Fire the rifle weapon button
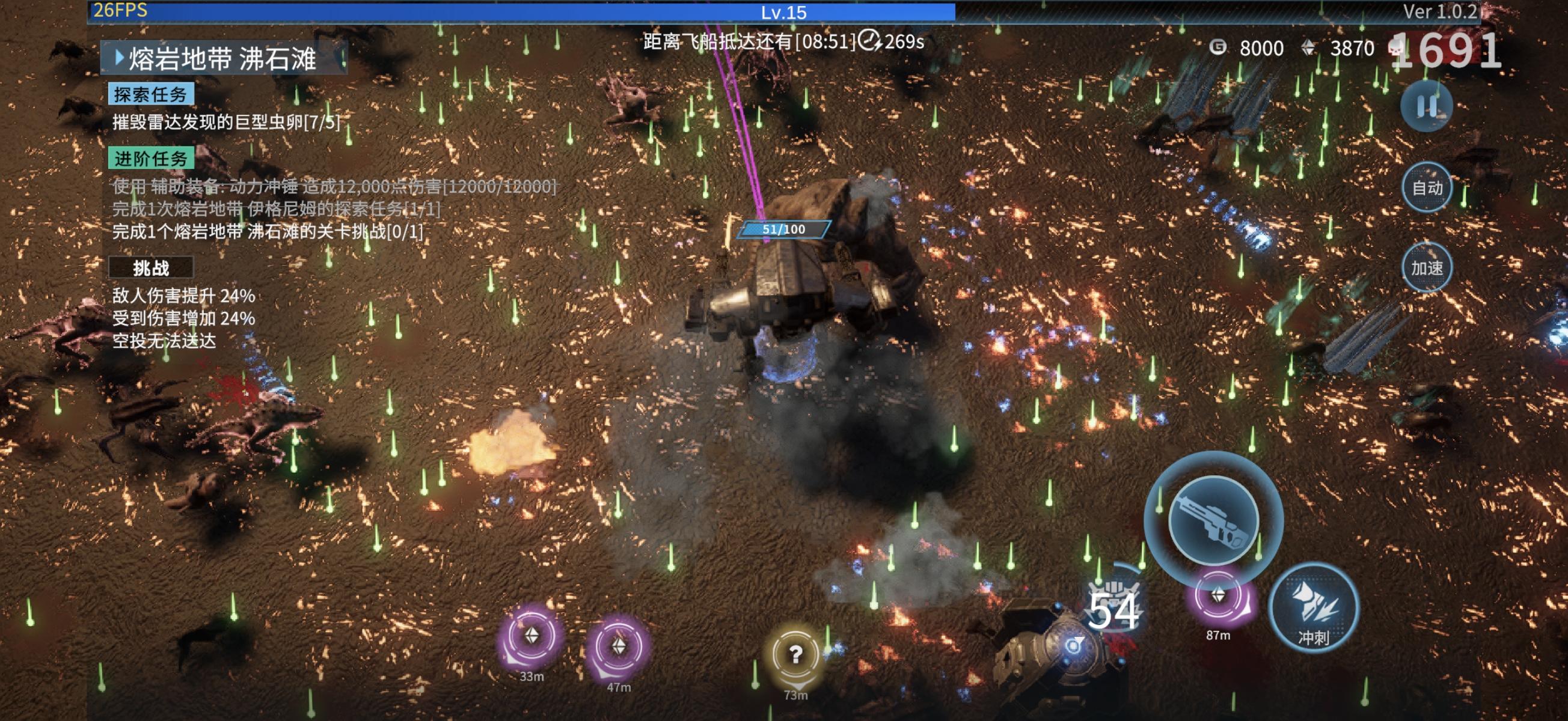1568x721 pixels. tap(1213, 520)
